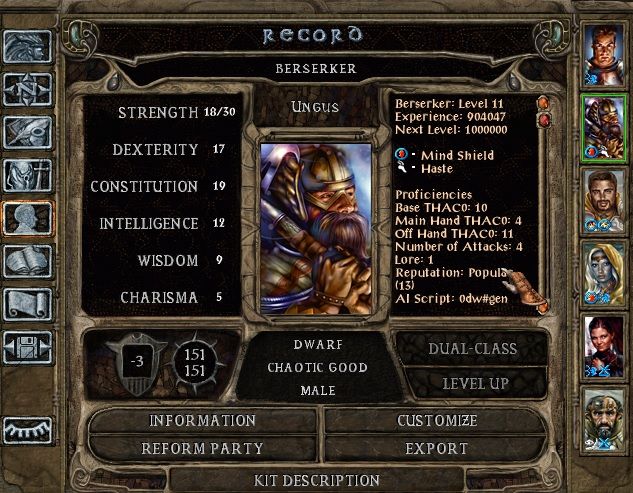Open the Customize options
Screen dimensions: 633x493
coord(437,421)
